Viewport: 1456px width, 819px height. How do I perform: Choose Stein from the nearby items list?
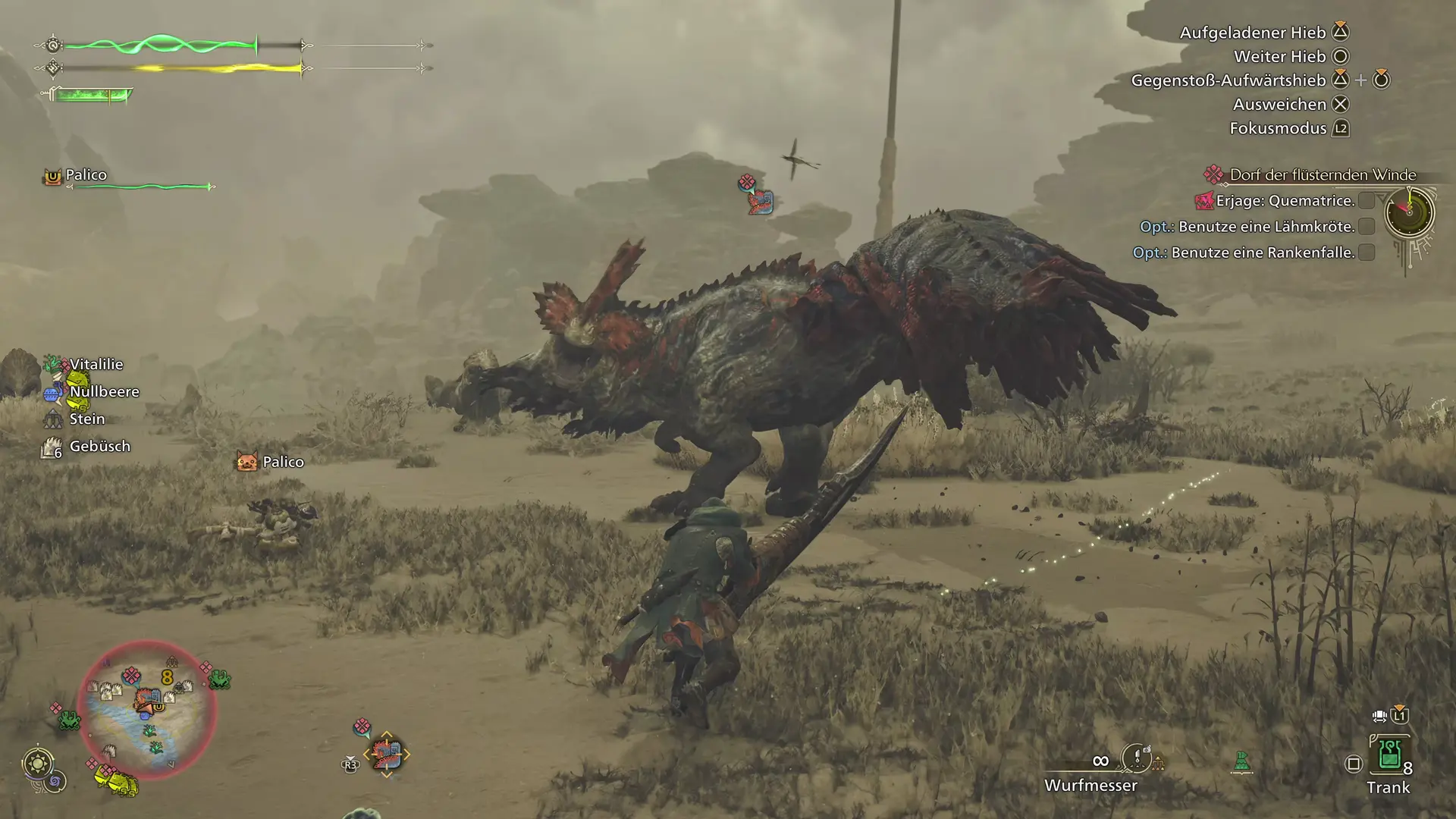86,419
